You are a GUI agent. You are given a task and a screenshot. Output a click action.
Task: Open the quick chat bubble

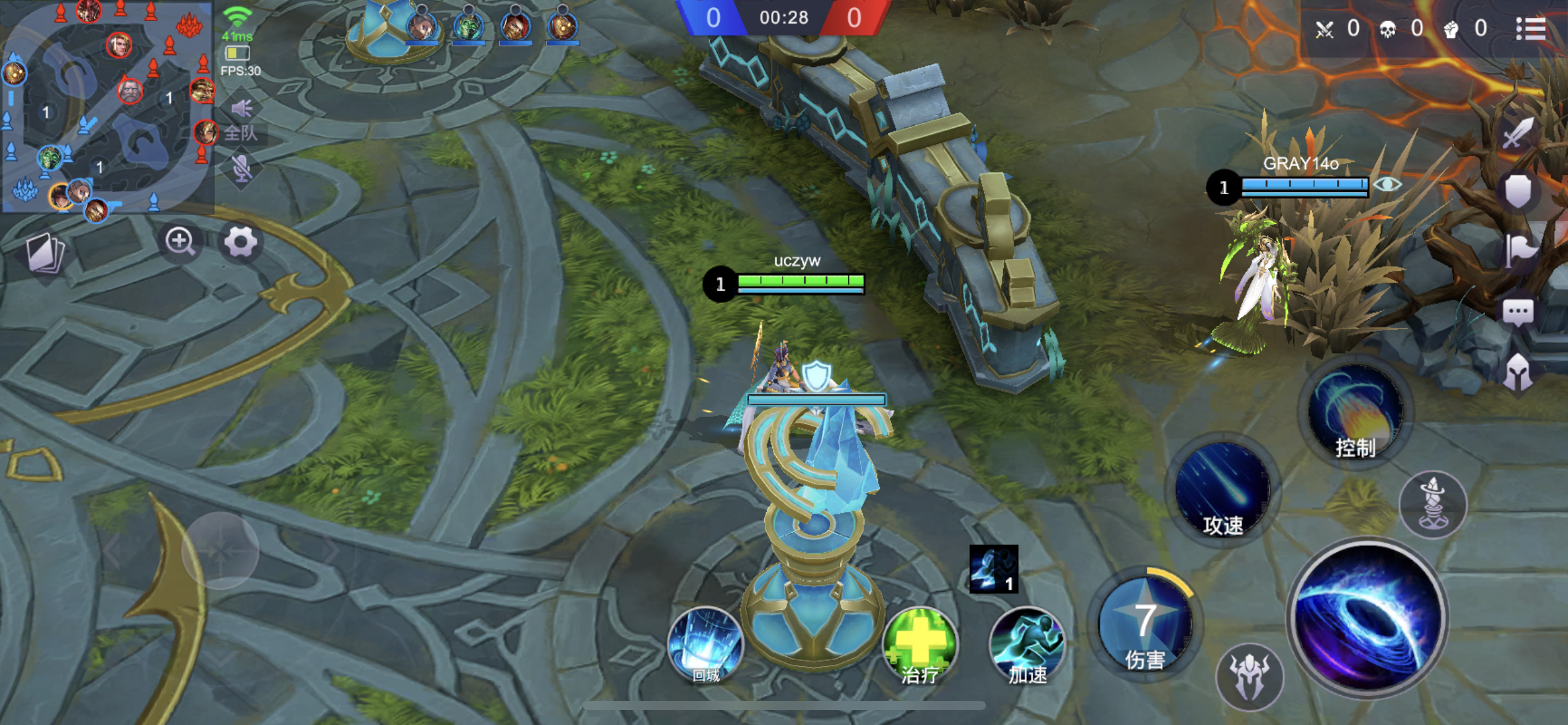pos(1518,312)
